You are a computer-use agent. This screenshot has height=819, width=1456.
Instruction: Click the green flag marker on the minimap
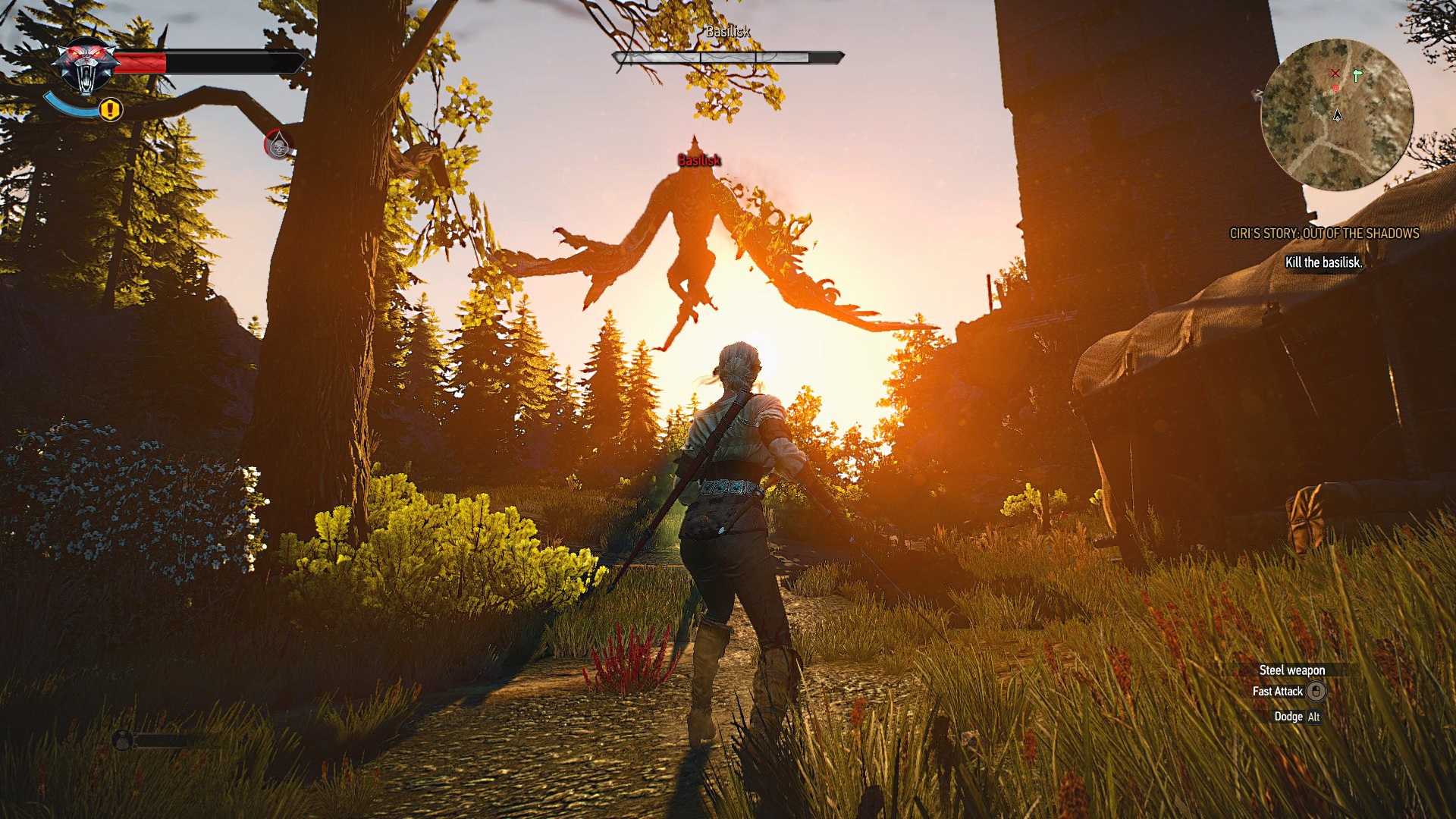pyautogui.click(x=1357, y=75)
